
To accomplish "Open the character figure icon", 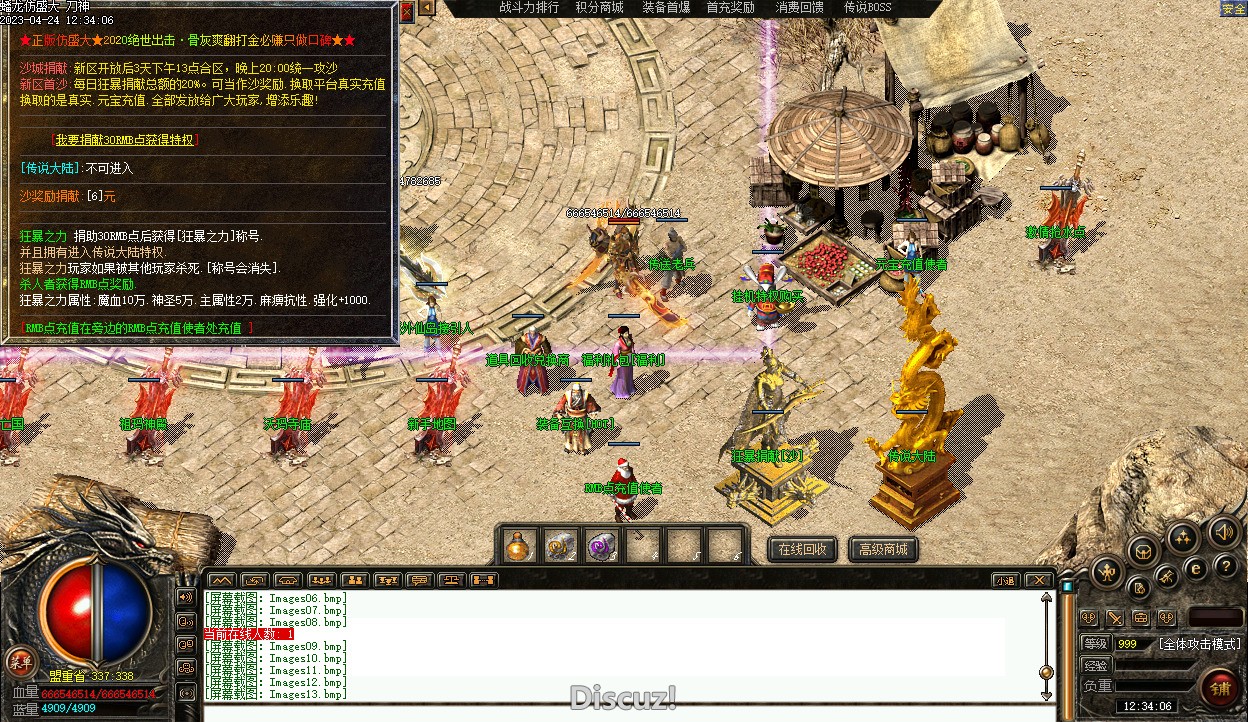I will pos(1106,573).
